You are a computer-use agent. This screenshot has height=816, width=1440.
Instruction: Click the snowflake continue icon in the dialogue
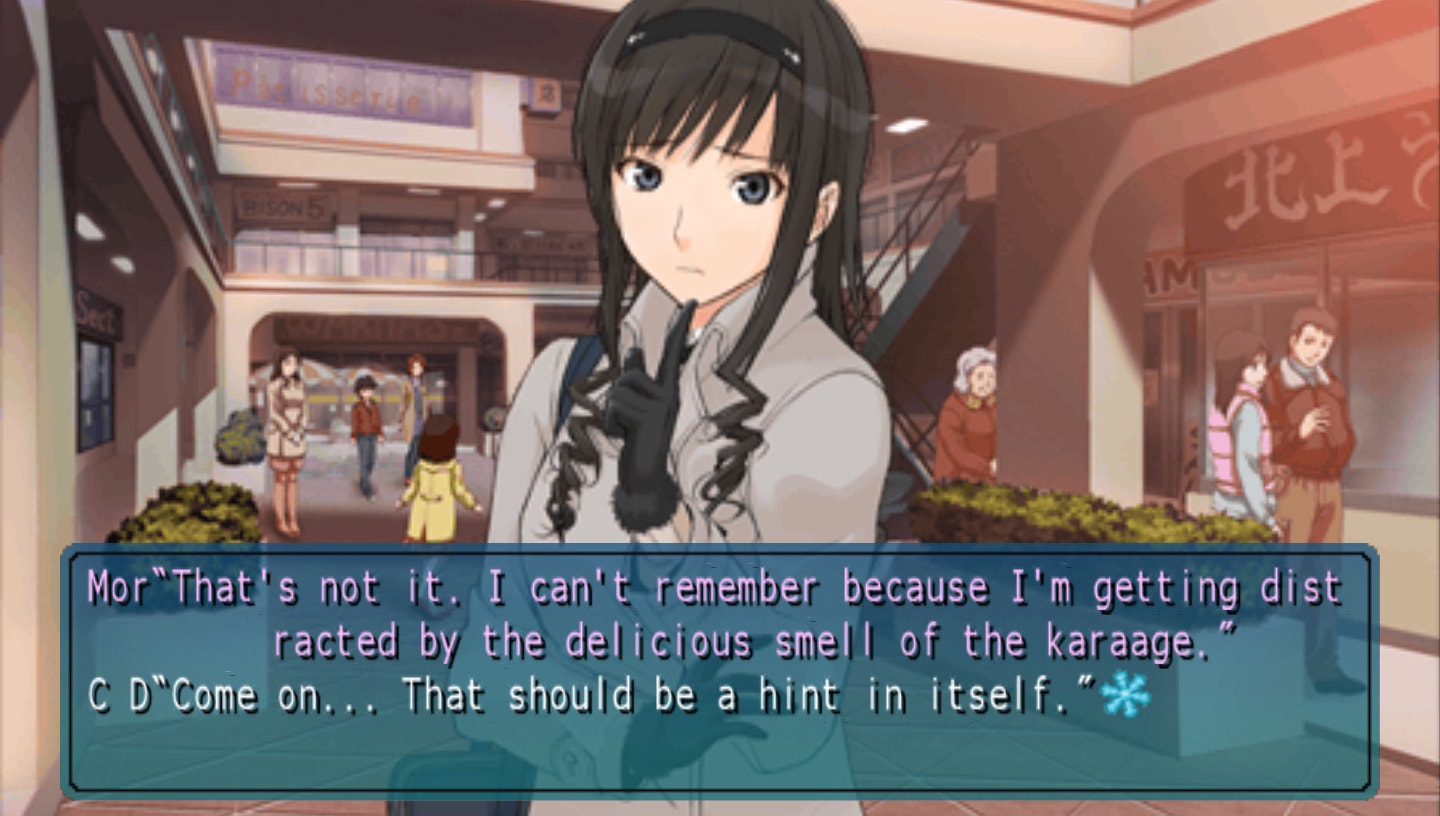tap(1125, 694)
